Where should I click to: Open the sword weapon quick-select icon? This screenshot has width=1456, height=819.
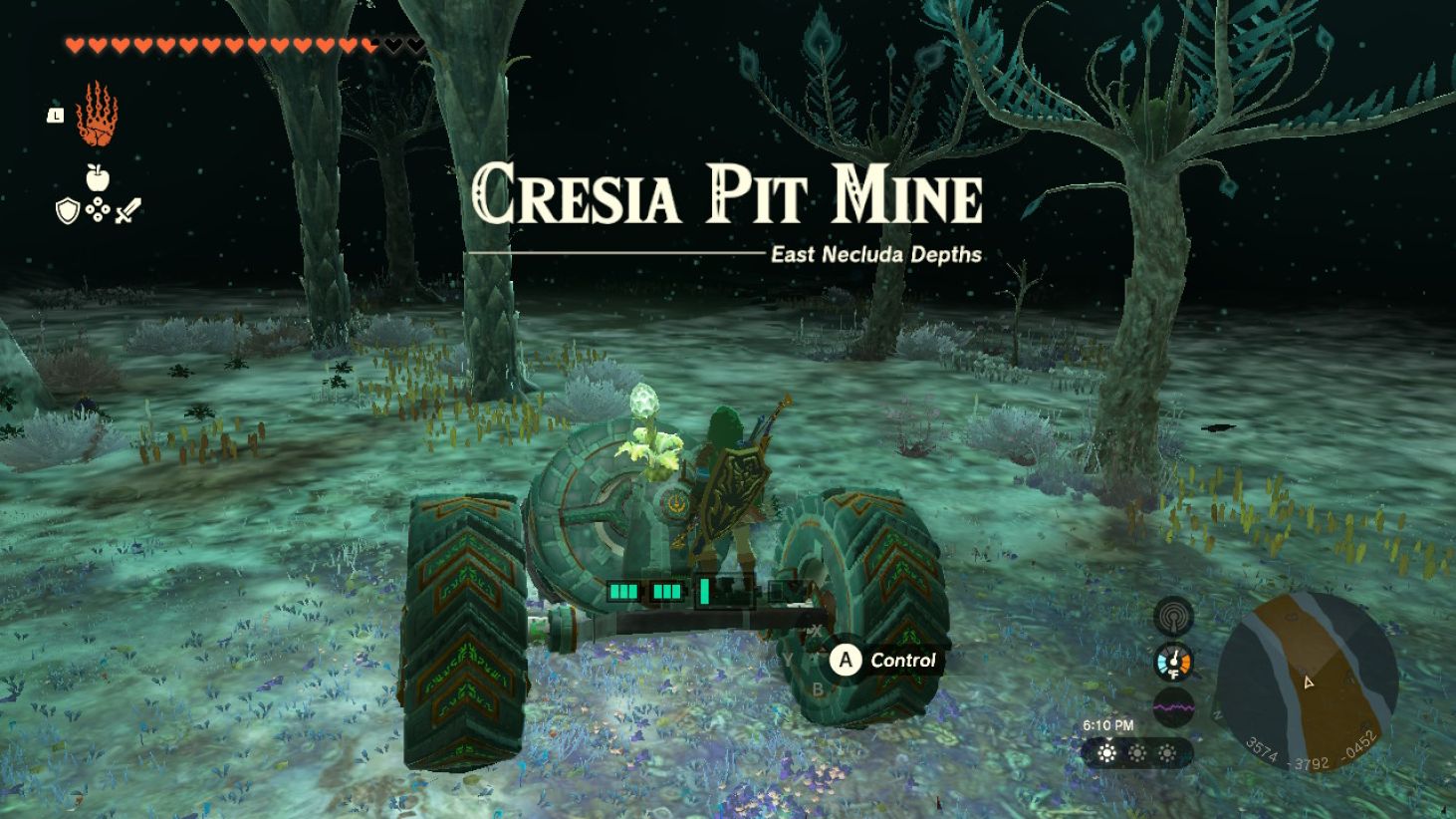(127, 210)
